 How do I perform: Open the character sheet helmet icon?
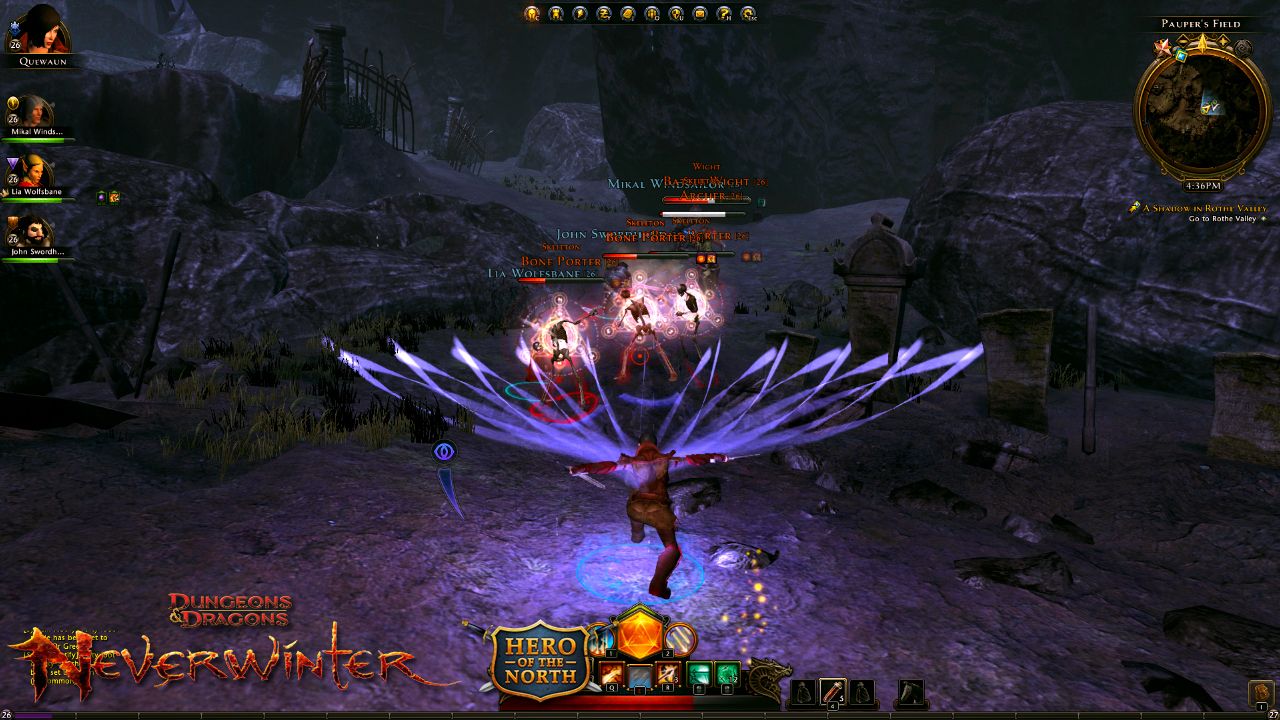(x=532, y=13)
